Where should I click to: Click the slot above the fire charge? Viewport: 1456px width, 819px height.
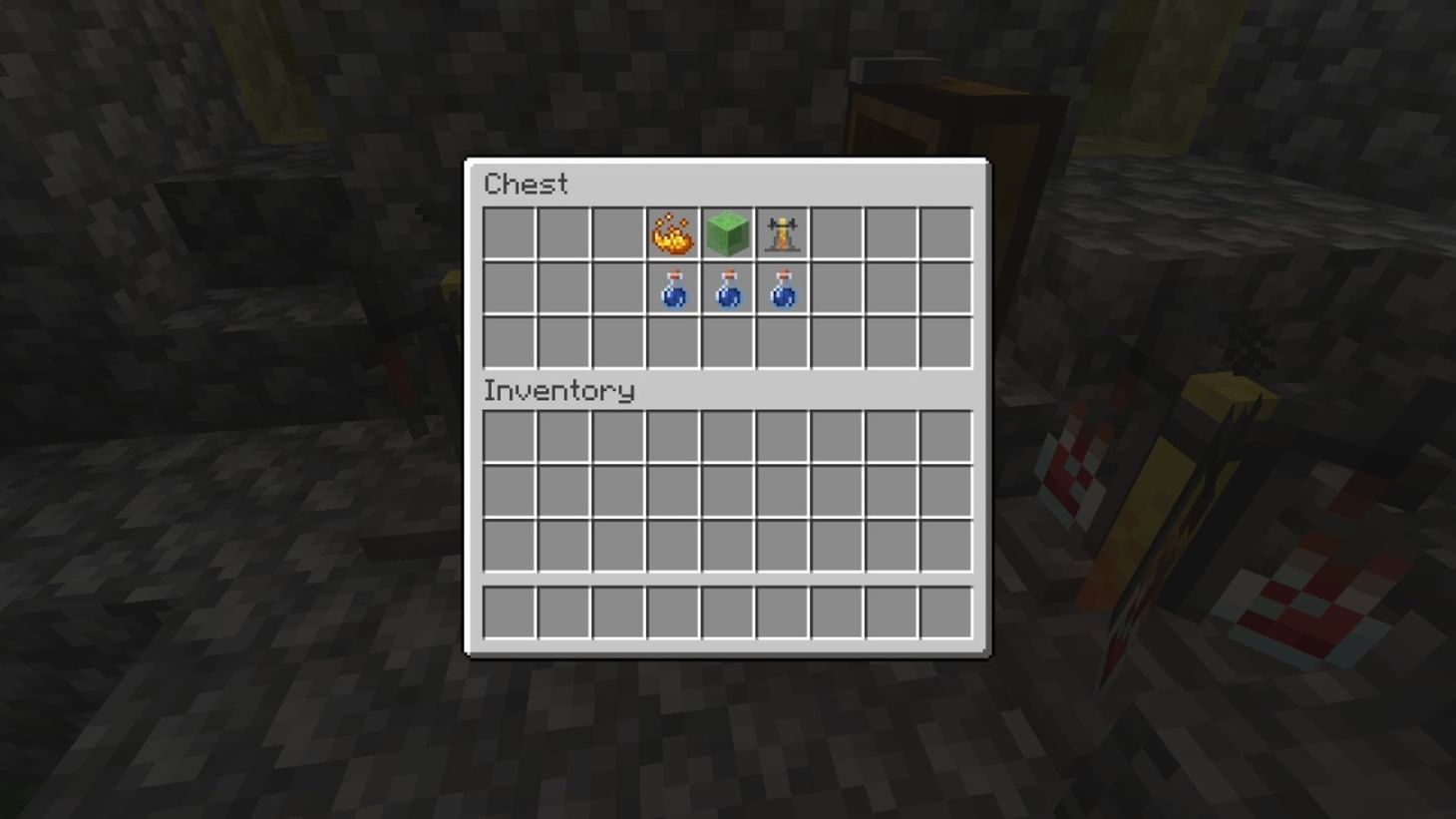click(x=673, y=232)
